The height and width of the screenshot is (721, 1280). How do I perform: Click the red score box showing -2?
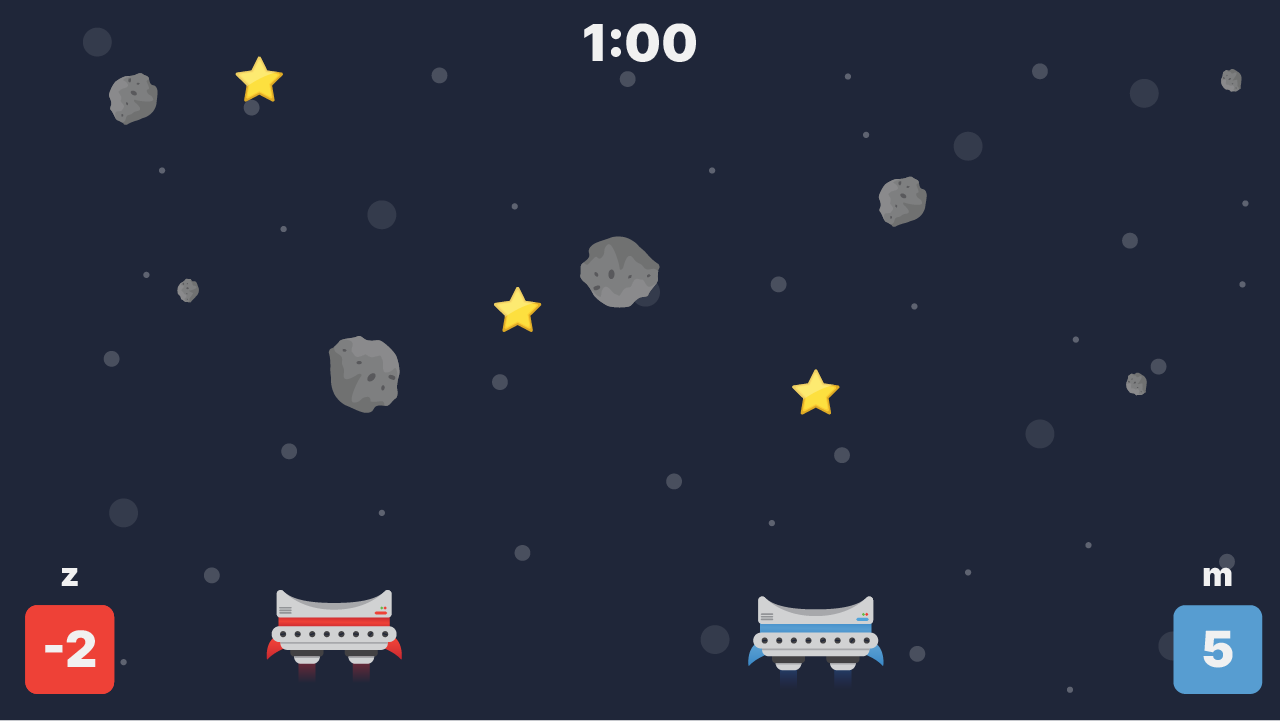(69, 649)
